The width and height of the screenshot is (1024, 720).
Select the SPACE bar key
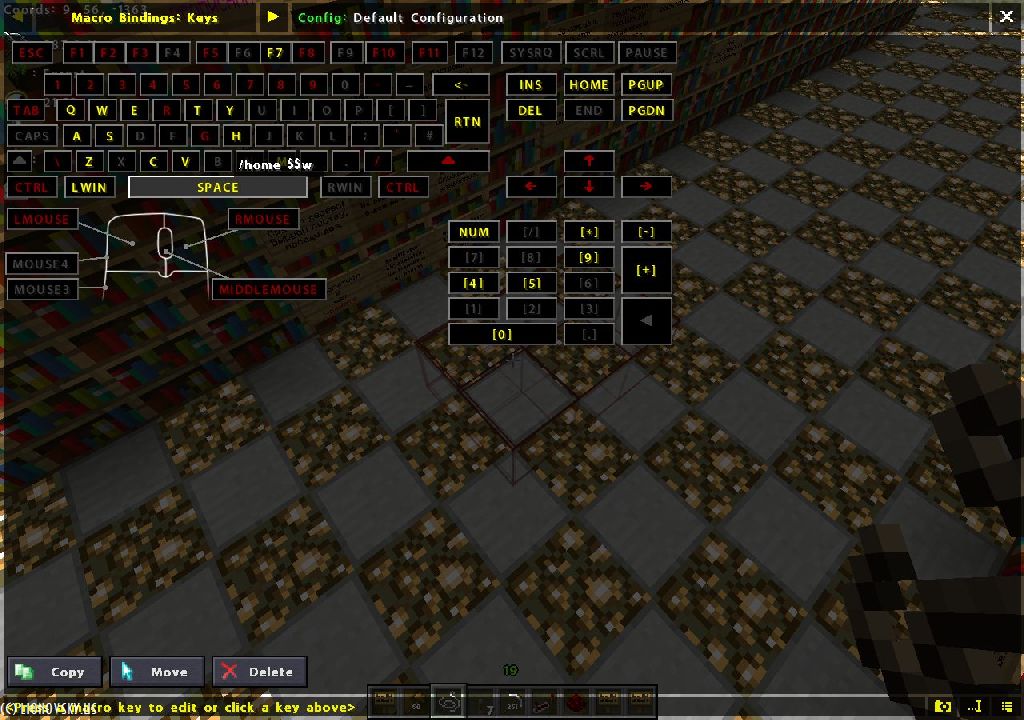pyautogui.click(x=217, y=187)
